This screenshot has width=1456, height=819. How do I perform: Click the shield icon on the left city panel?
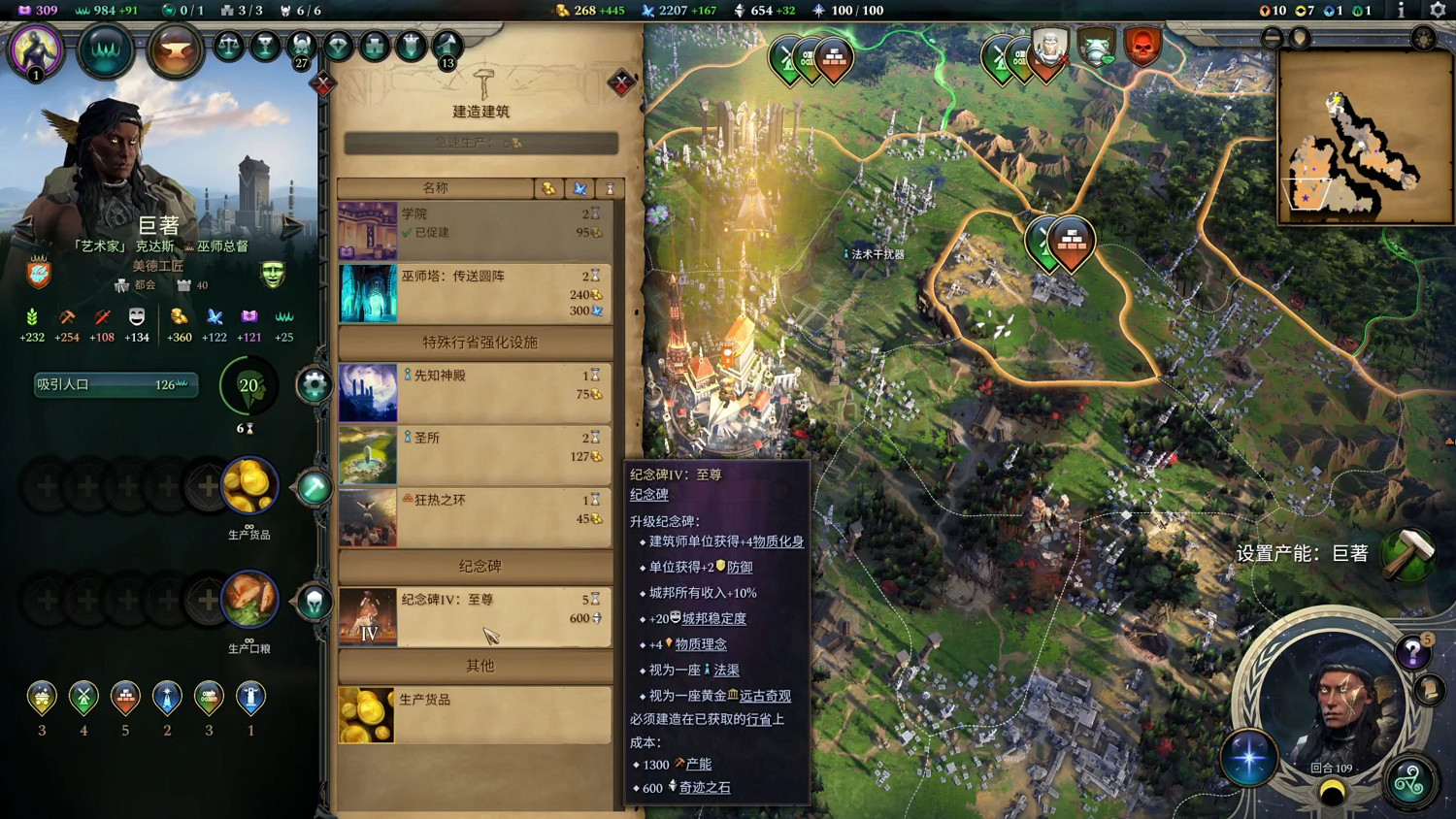point(36,275)
